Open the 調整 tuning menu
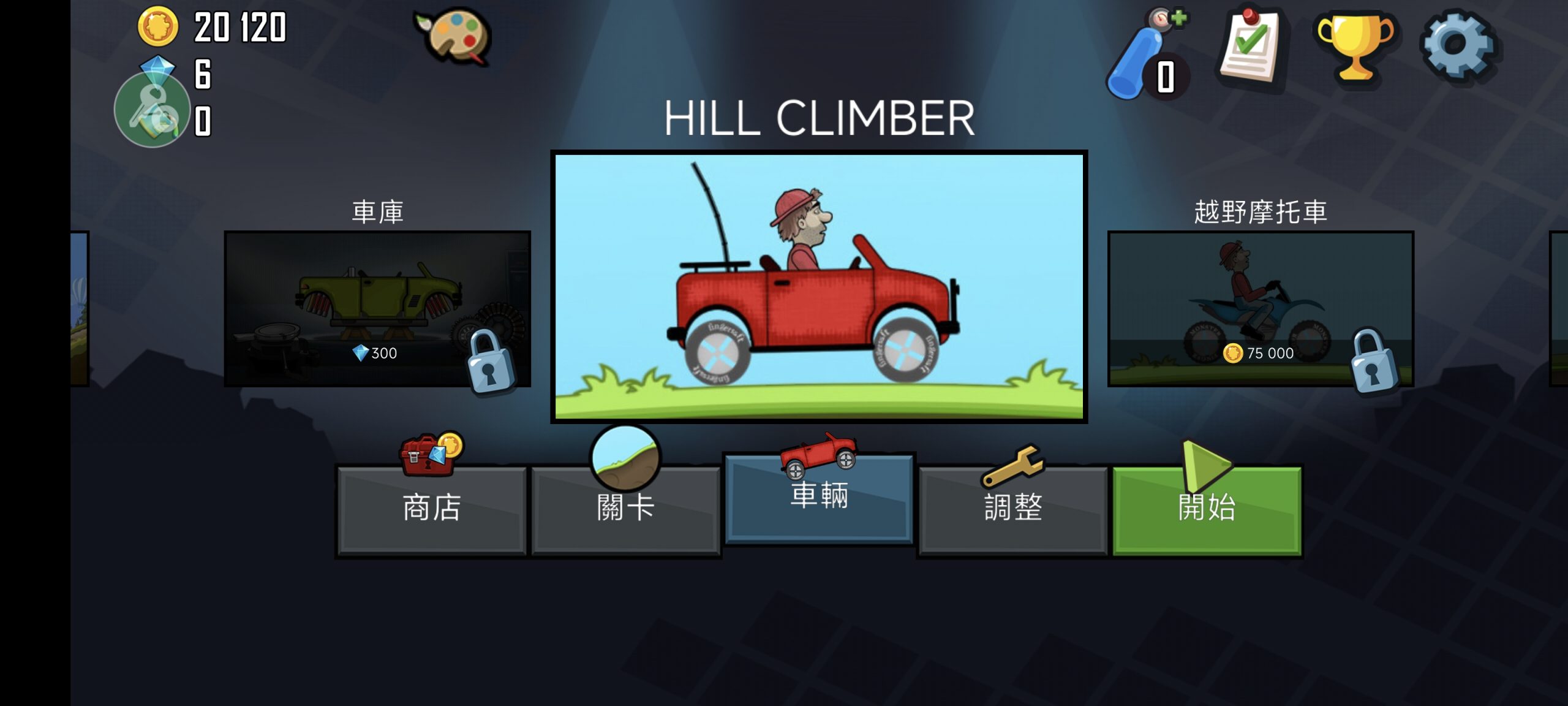 (x=1012, y=509)
